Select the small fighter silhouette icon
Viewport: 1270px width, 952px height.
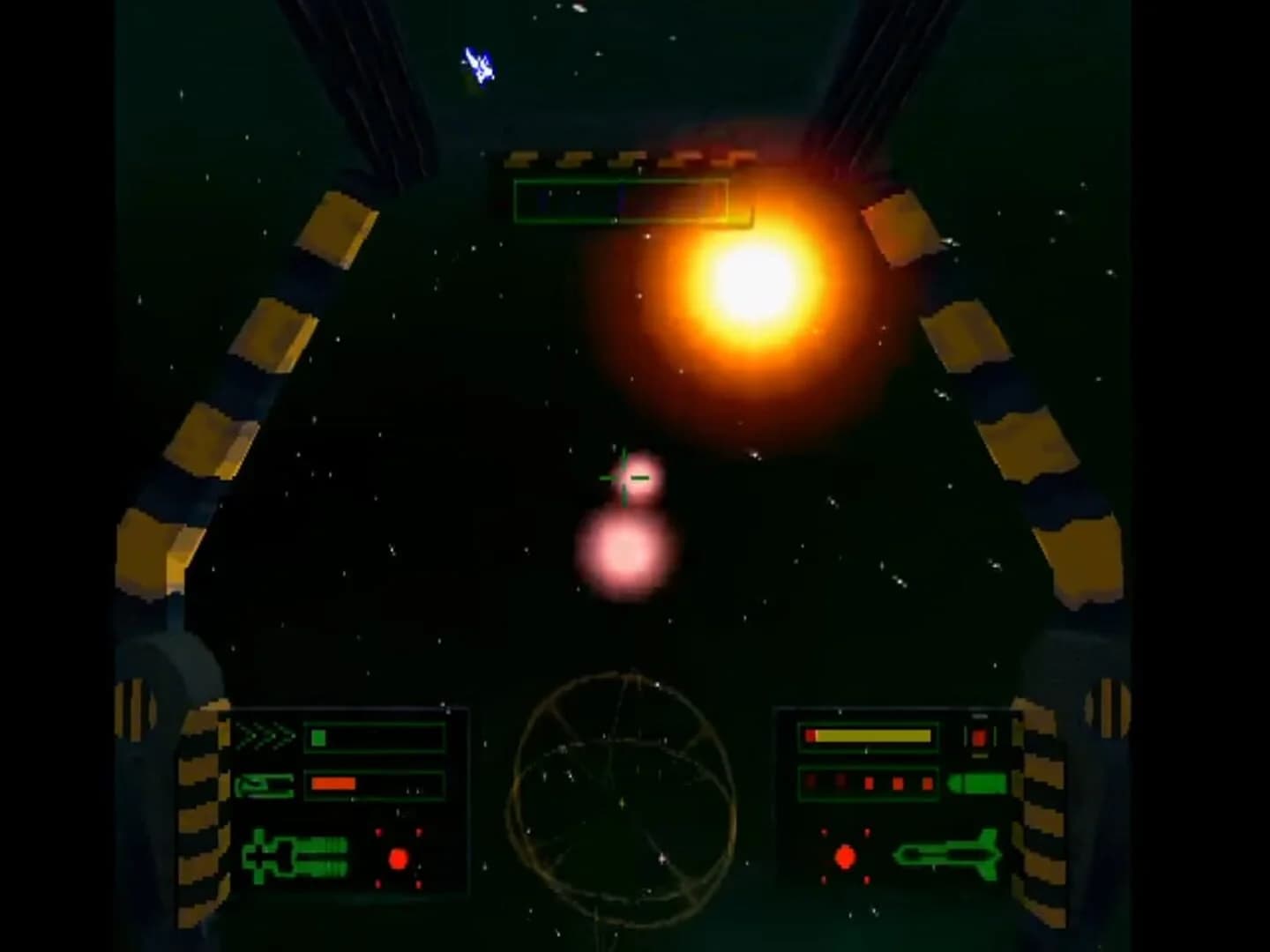264,785
